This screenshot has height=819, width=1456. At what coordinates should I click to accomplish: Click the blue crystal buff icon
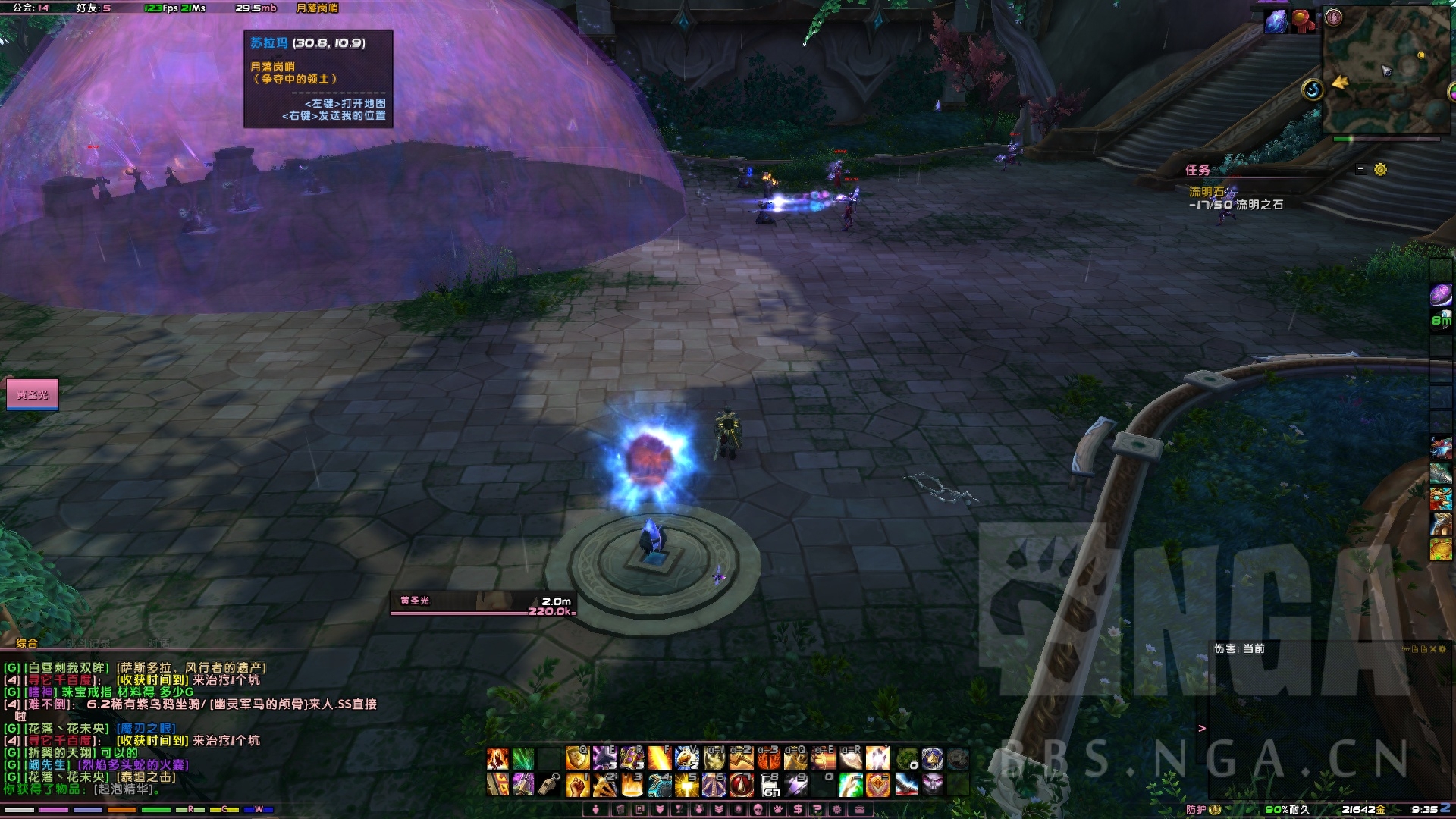click(1276, 21)
